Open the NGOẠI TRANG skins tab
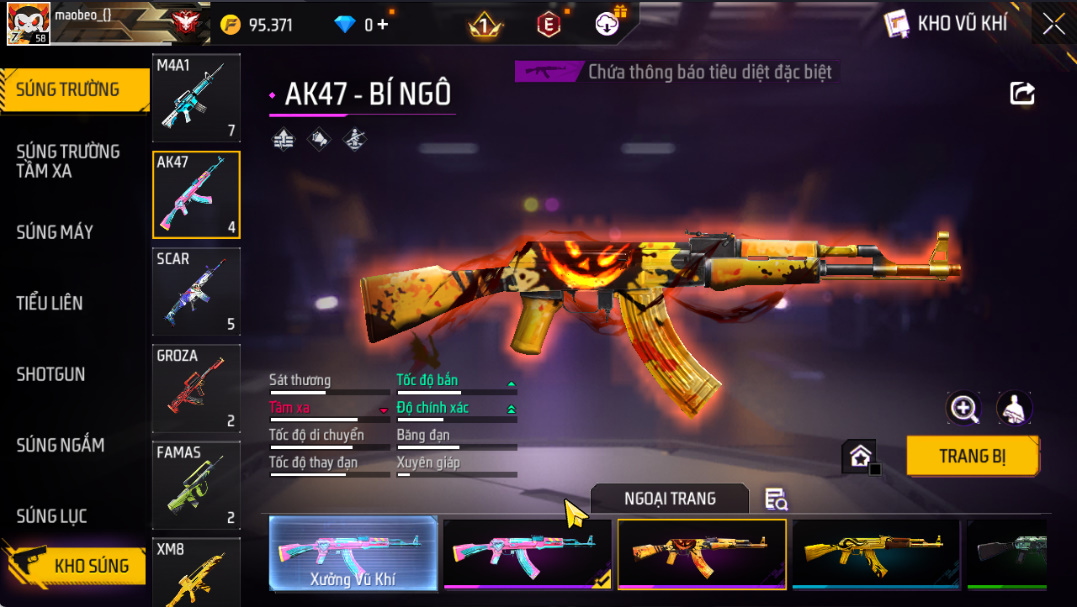The height and width of the screenshot is (607, 1077). coord(669,498)
